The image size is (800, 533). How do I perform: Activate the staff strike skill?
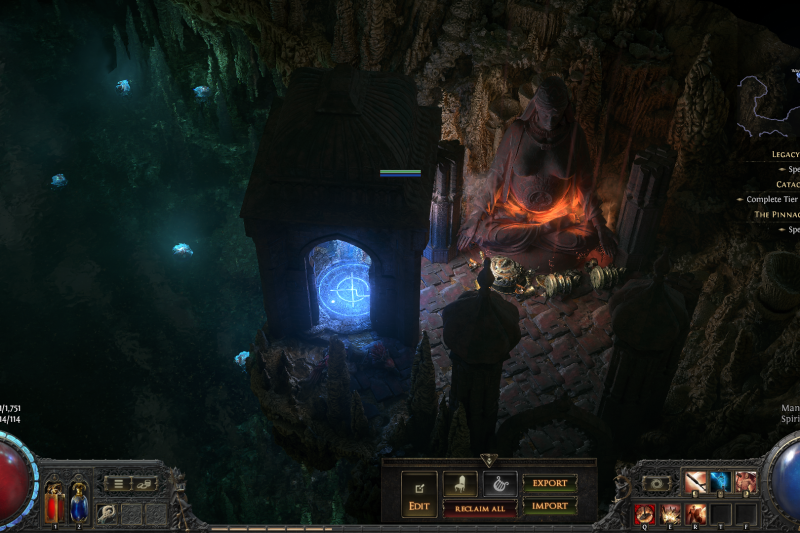pos(698,483)
